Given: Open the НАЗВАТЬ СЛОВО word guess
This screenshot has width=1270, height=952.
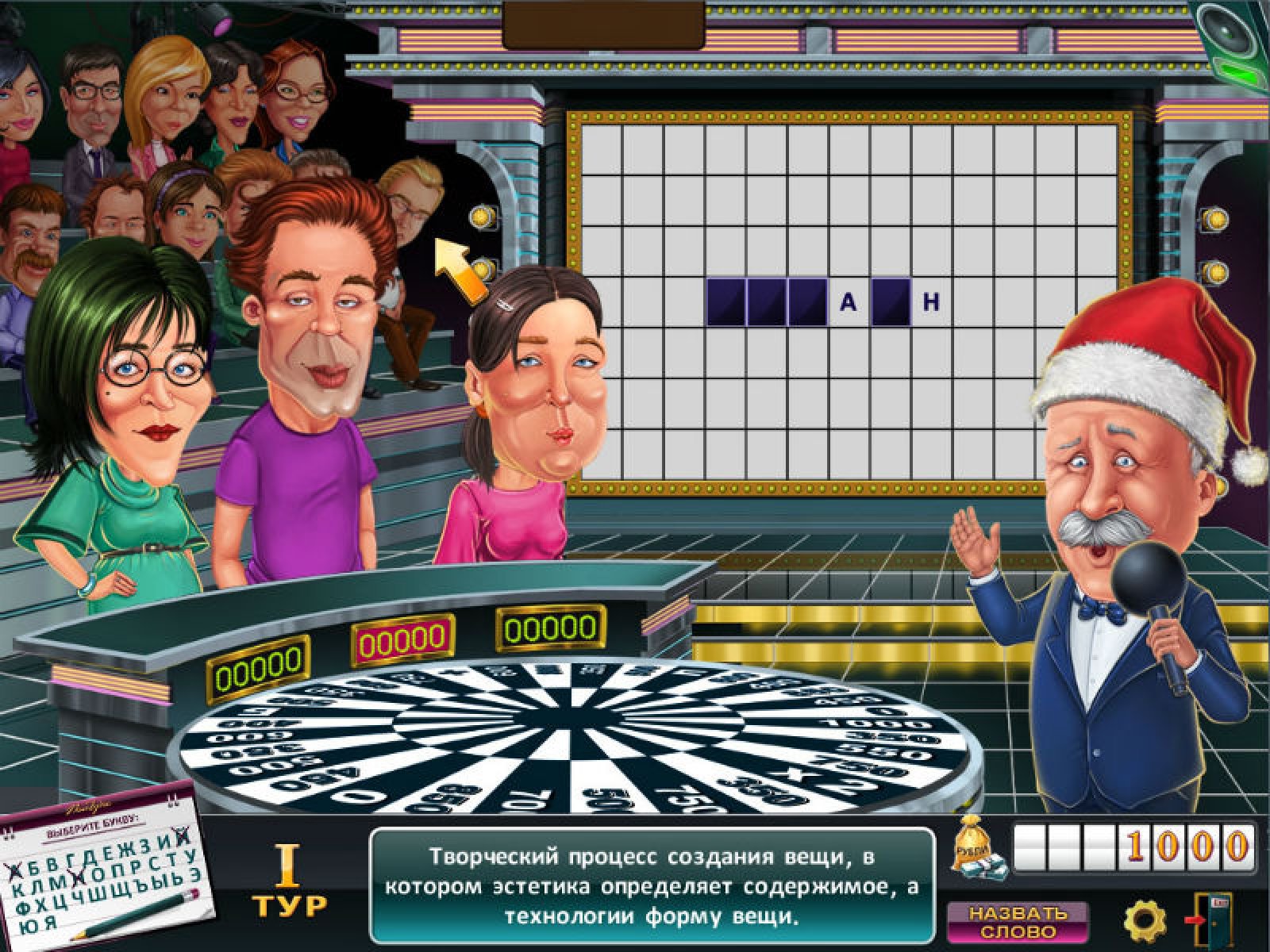Looking at the screenshot, I should [x=1017, y=922].
